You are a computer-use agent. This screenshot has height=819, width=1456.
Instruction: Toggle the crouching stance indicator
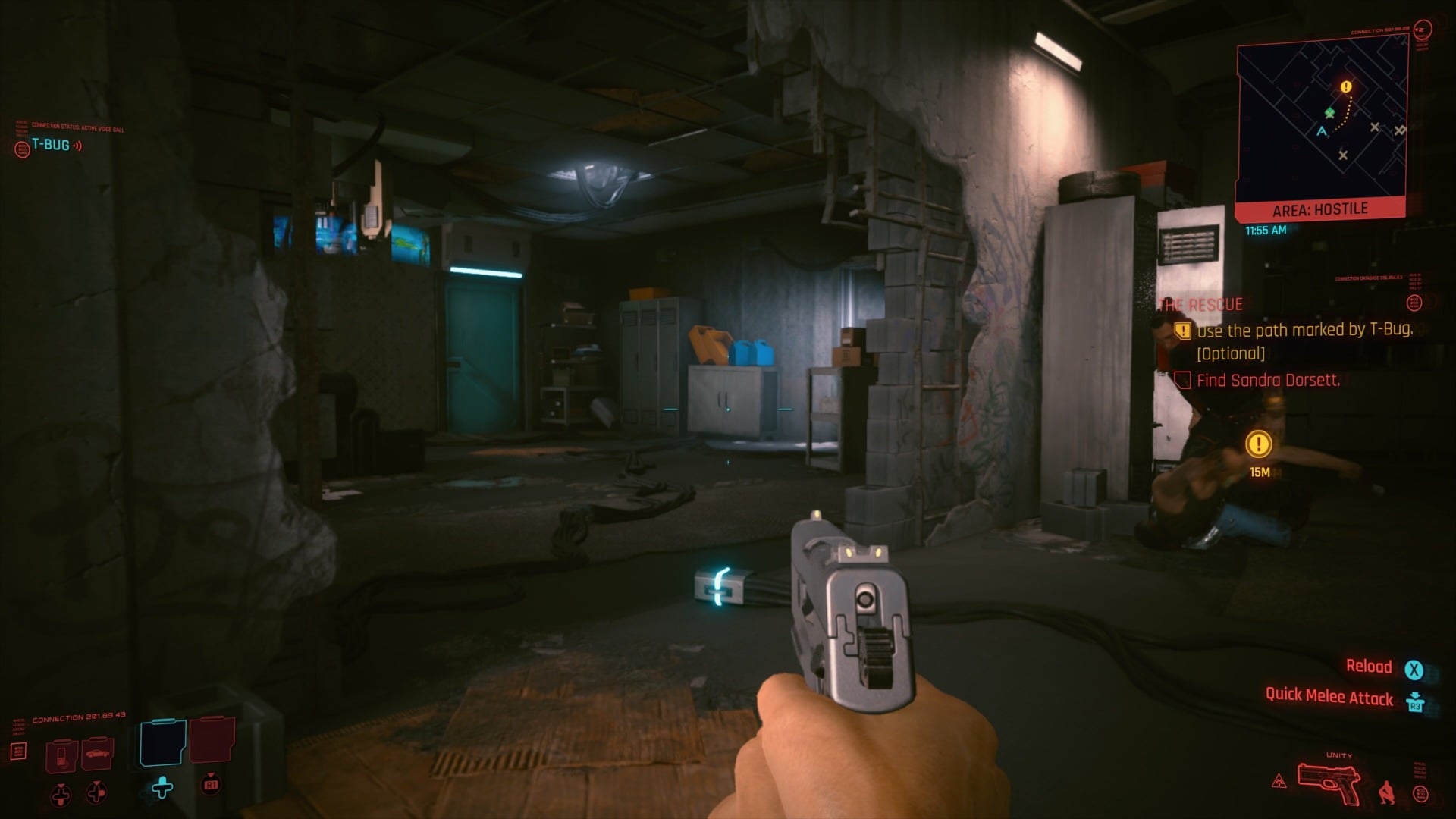1387,792
